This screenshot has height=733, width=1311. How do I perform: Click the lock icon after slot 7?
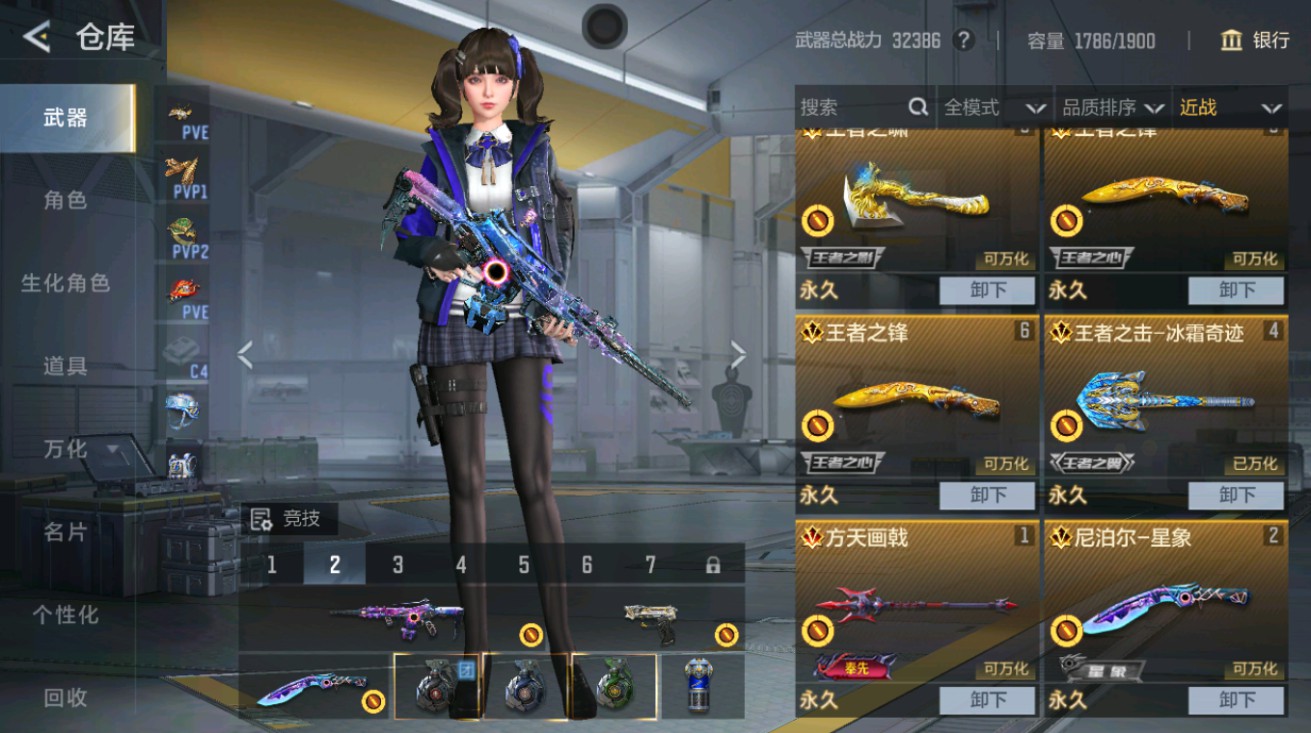[713, 563]
